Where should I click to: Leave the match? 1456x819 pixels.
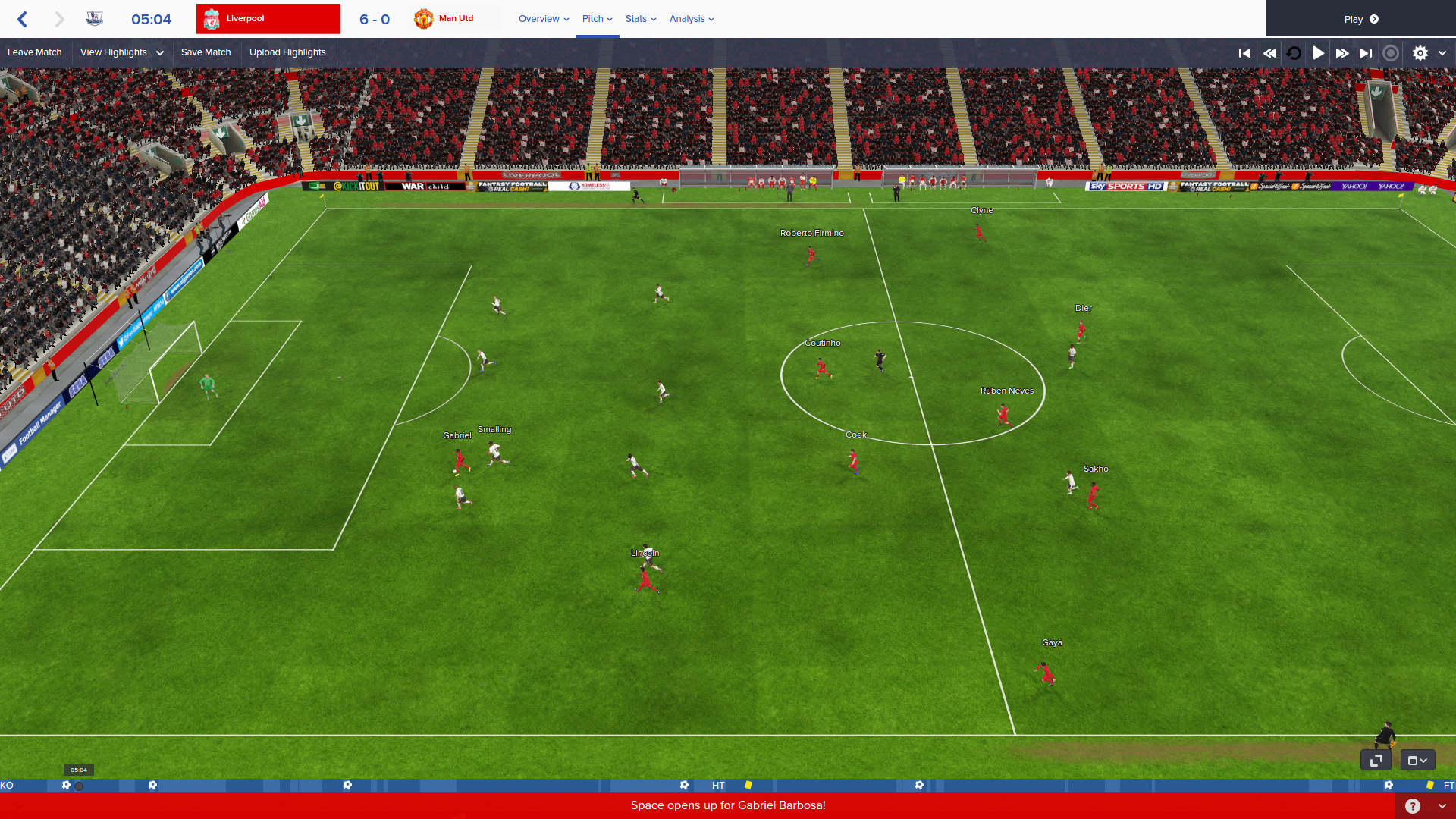click(x=35, y=52)
